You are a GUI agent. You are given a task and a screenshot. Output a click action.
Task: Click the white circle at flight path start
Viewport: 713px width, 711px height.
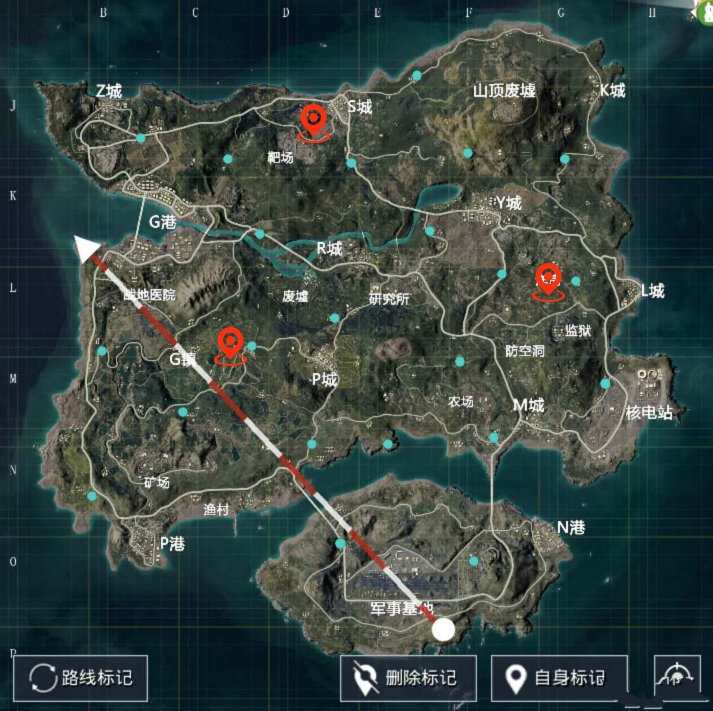[x=443, y=630]
